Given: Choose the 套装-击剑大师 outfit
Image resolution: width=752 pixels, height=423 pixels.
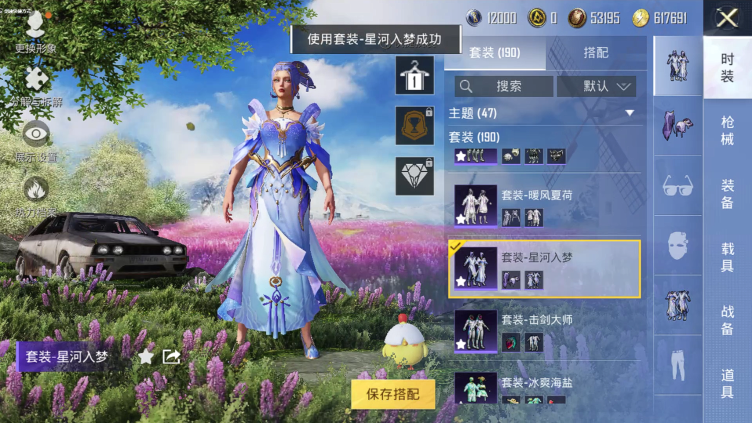Looking at the screenshot, I should [545, 330].
